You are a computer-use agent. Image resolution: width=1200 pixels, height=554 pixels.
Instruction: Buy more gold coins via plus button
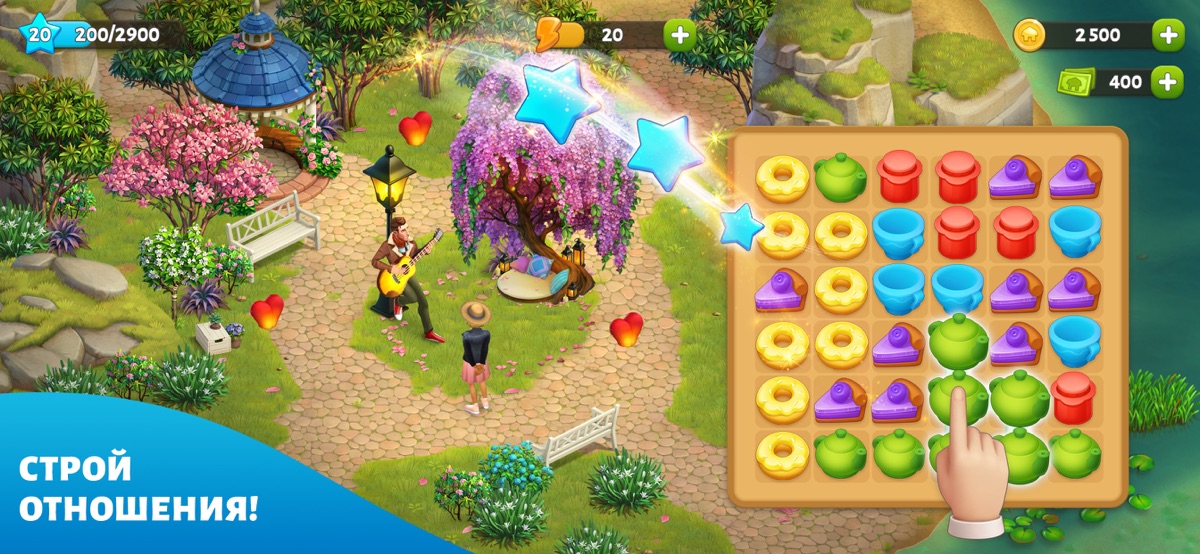pos(1167,36)
